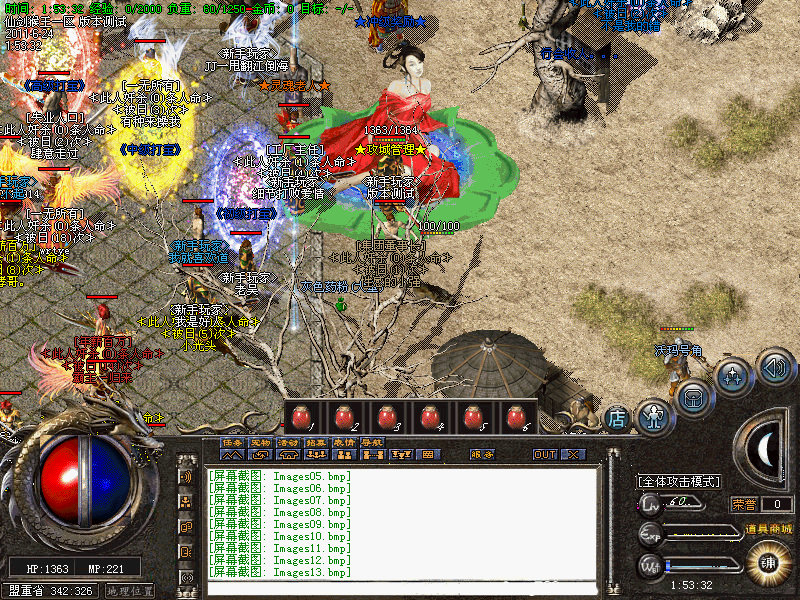Open the sparkle skills icon
This screenshot has width=800, height=600.
(x=734, y=377)
